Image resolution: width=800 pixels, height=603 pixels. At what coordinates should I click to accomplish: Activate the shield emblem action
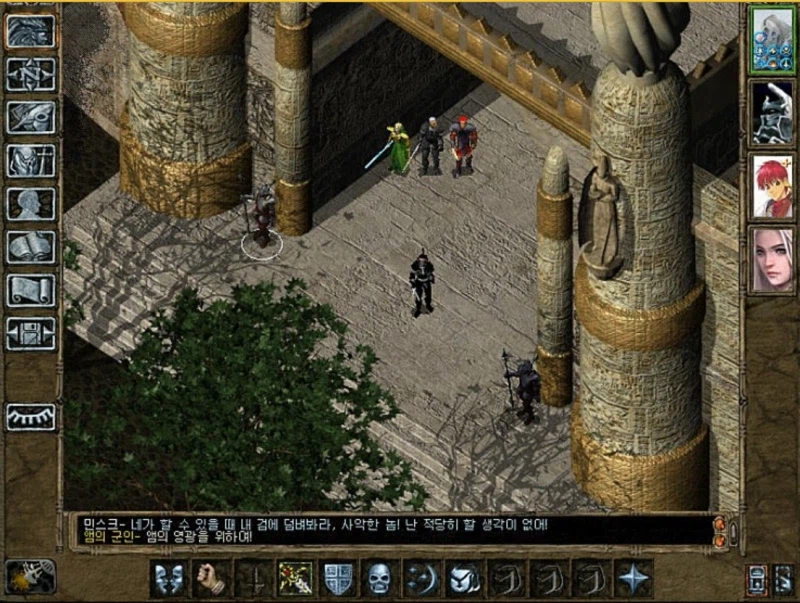[338, 578]
